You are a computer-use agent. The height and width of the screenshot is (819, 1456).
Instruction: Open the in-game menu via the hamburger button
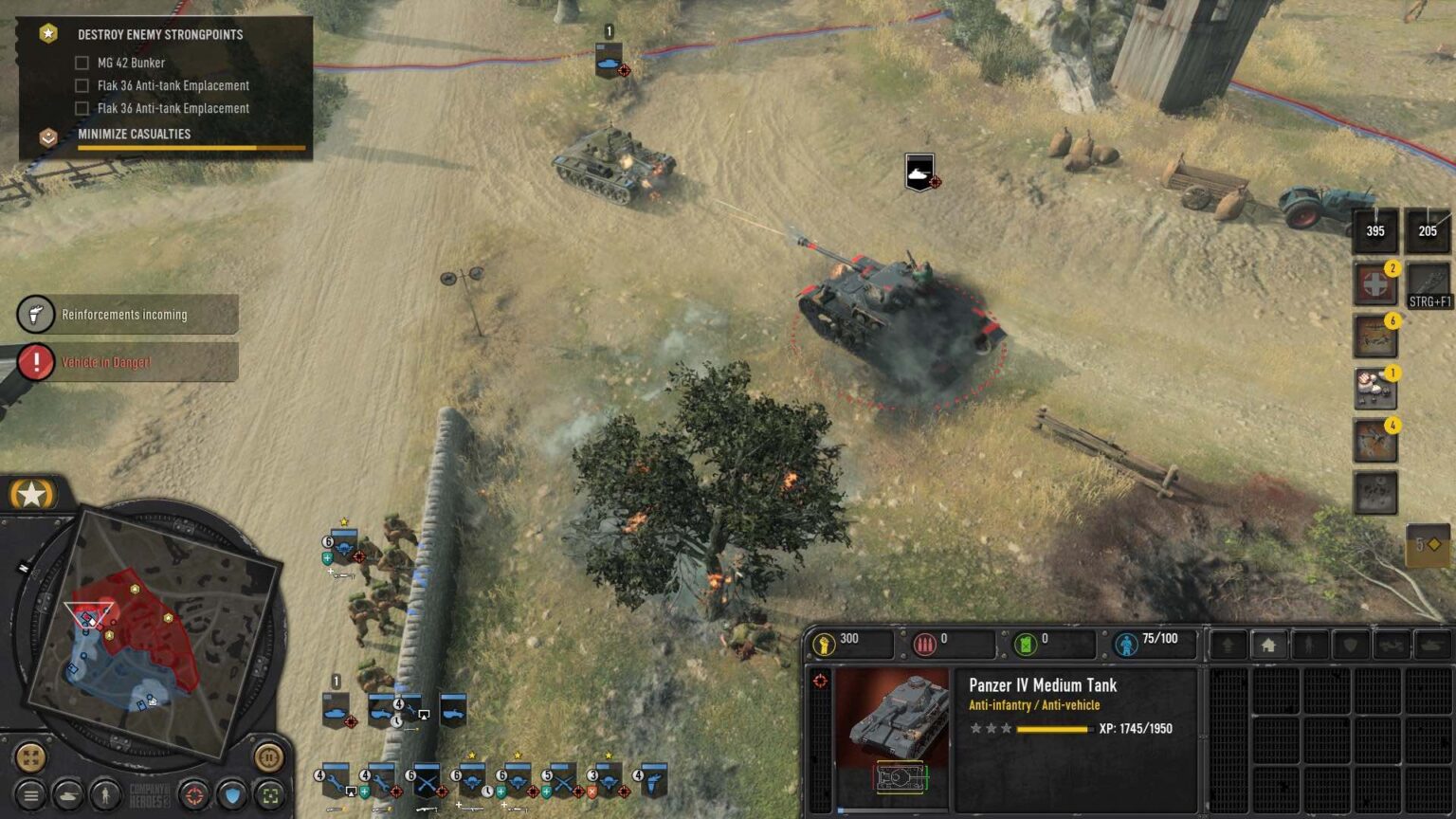(x=31, y=795)
